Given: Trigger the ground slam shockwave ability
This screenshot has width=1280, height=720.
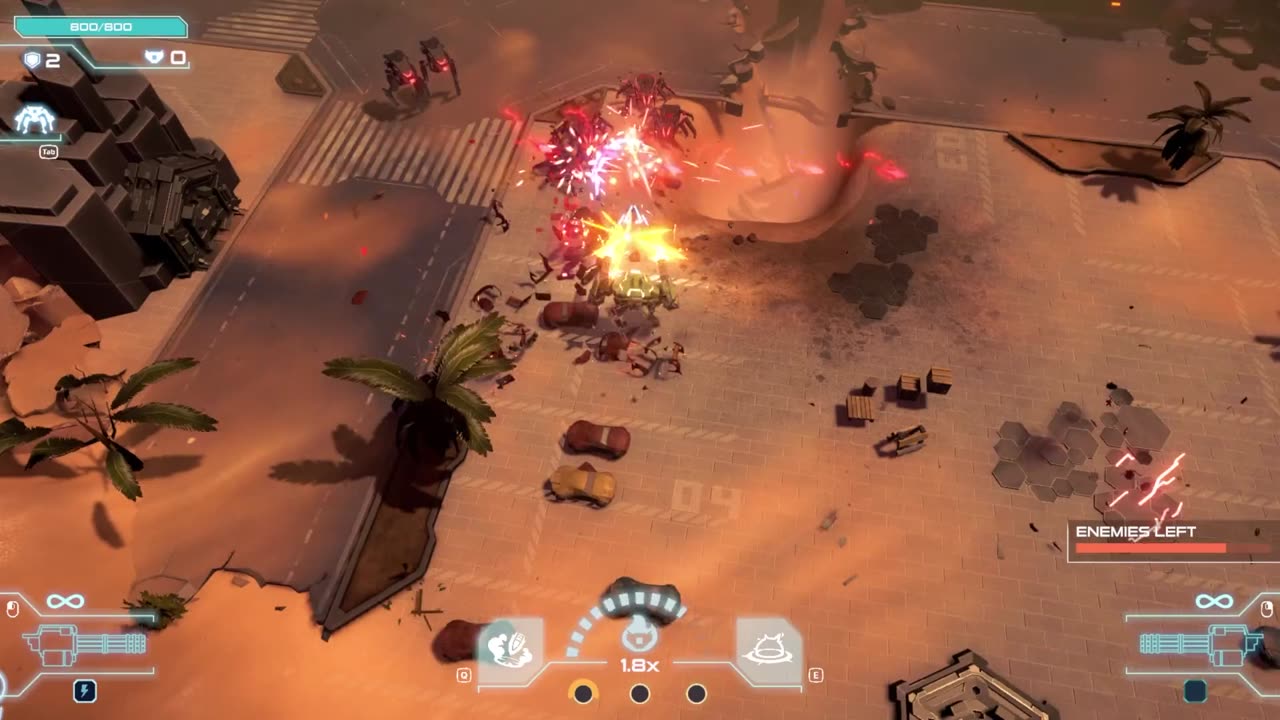Looking at the screenshot, I should click(x=769, y=649).
